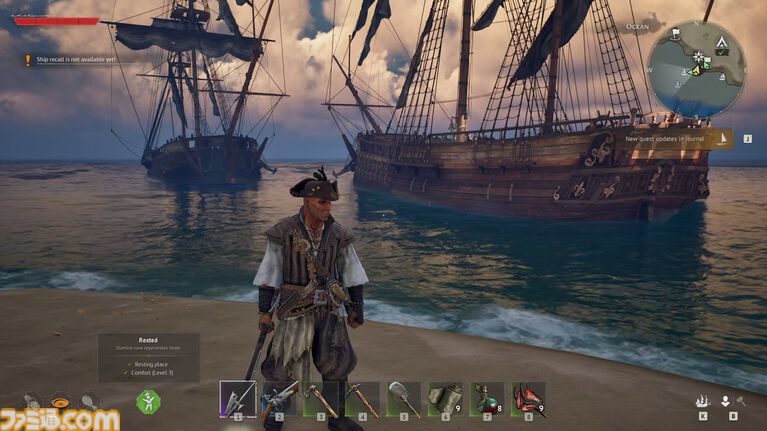The height and width of the screenshot is (431, 767).
Task: Equip the flintlock pistol from the hotbar
Action: pyautogui.click(x=279, y=399)
